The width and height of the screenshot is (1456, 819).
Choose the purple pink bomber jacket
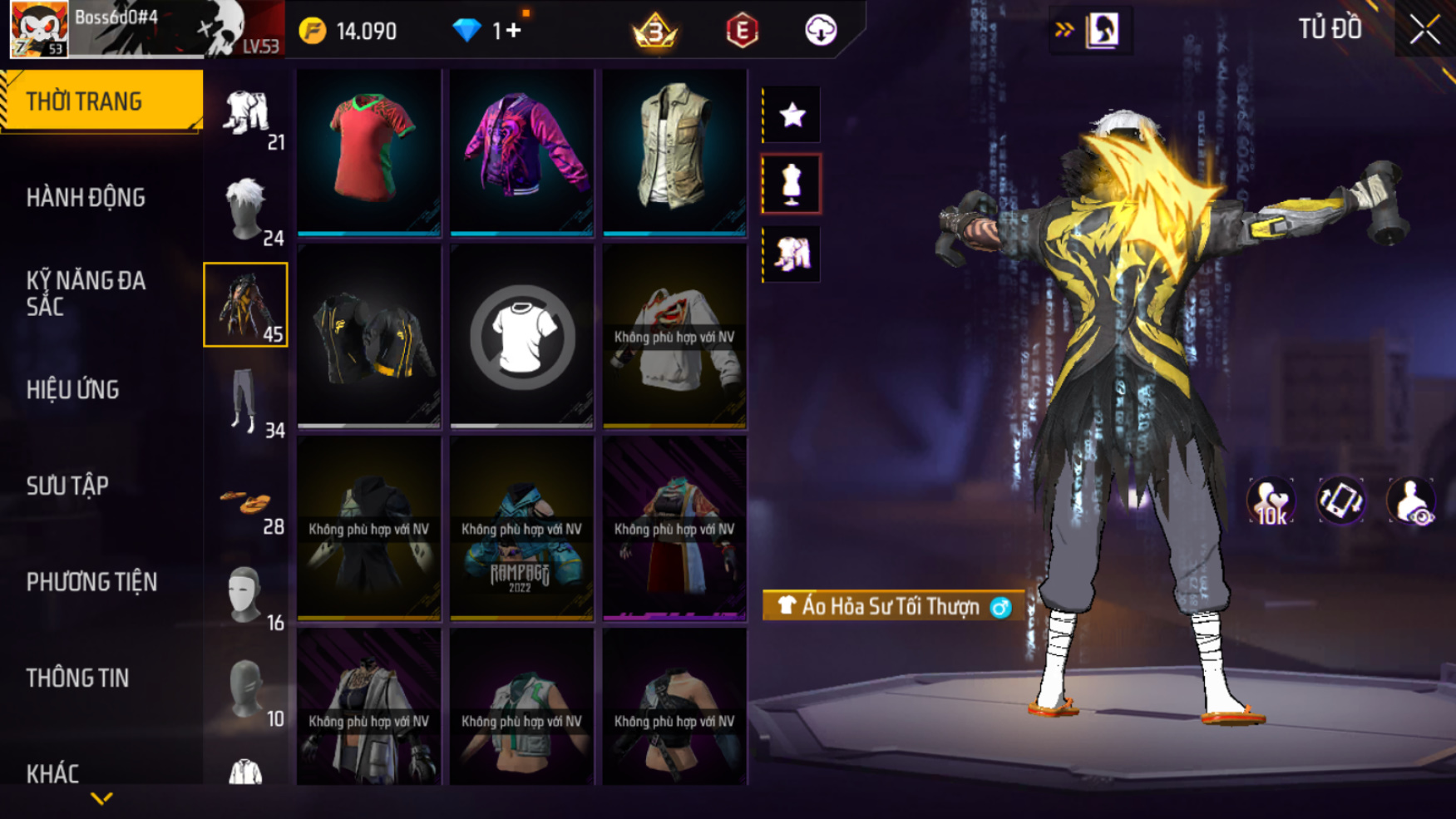pyautogui.click(x=522, y=150)
